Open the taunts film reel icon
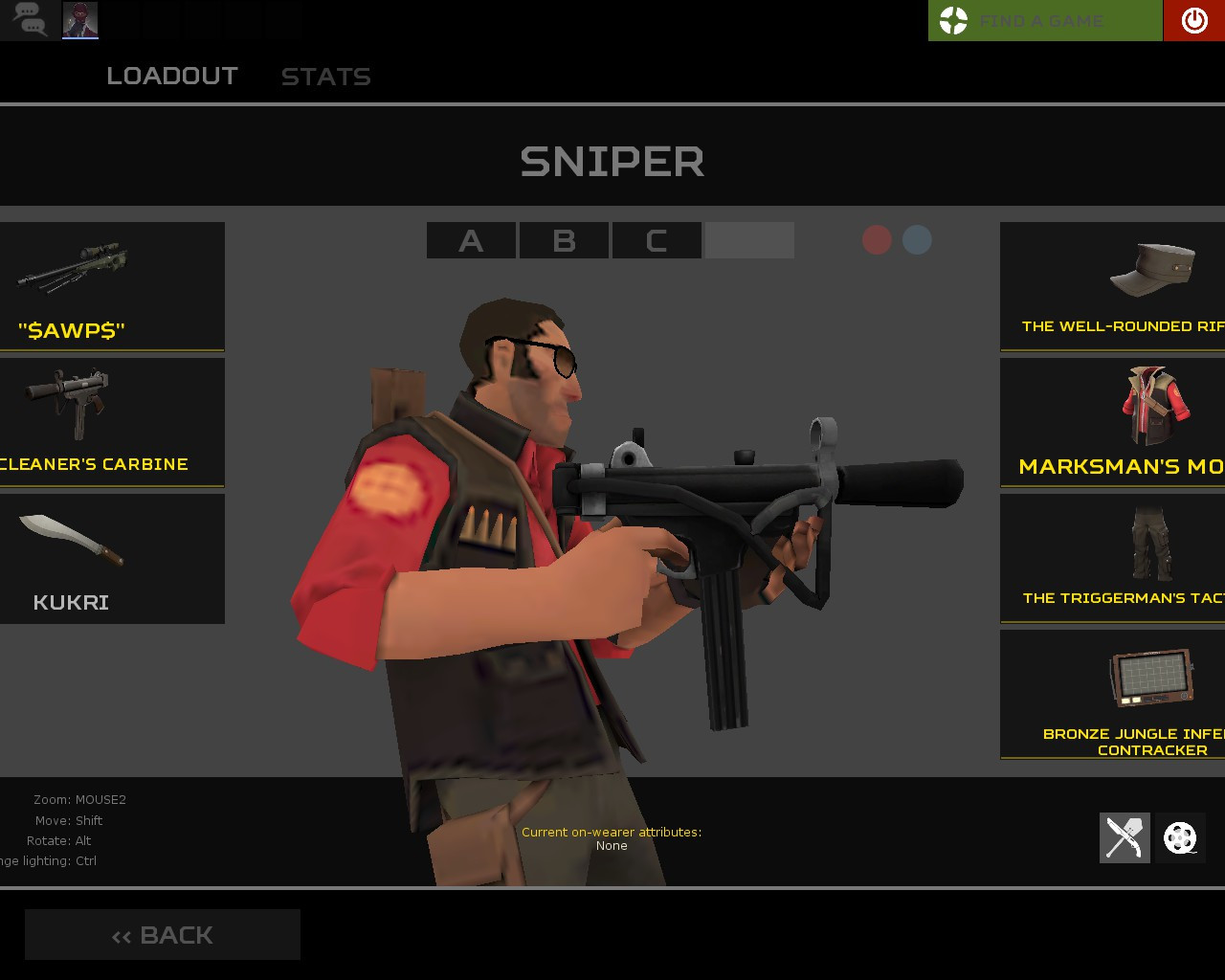This screenshot has width=1225, height=980. (x=1180, y=837)
